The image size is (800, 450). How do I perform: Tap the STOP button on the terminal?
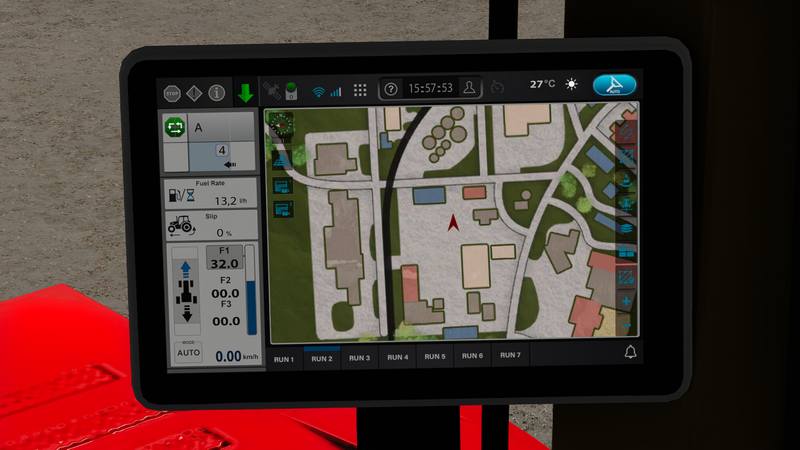[x=172, y=94]
